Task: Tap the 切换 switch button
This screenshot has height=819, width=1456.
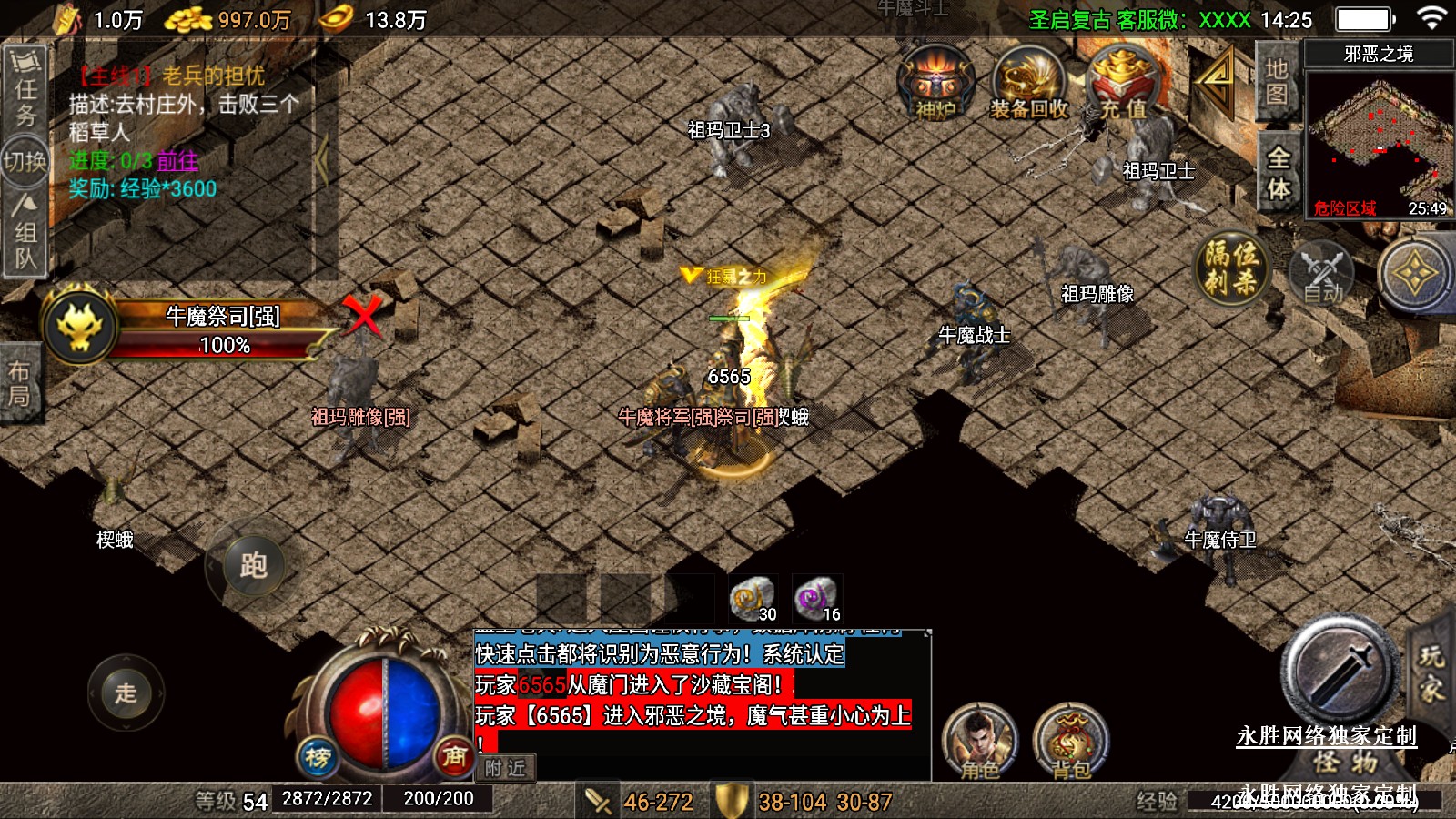Action: pos(25,162)
